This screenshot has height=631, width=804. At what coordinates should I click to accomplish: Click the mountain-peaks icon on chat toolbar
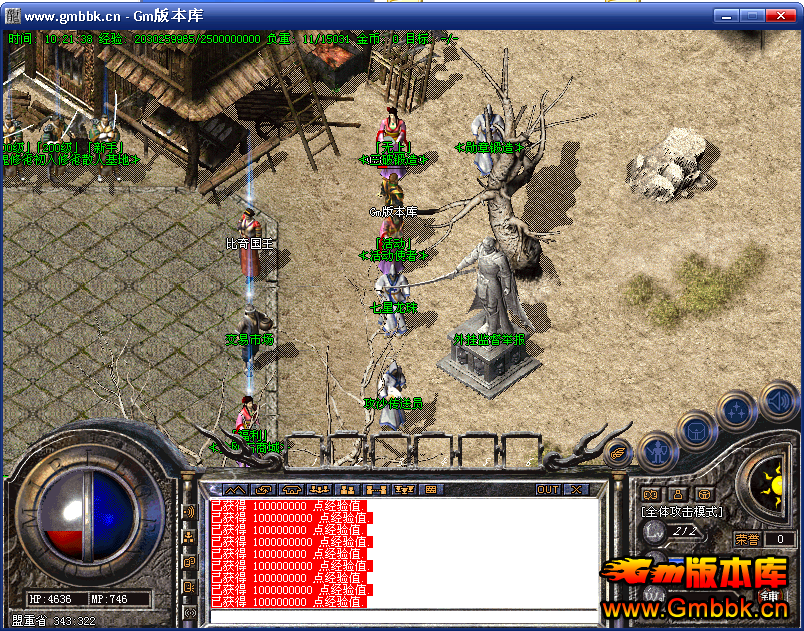[x=235, y=490]
